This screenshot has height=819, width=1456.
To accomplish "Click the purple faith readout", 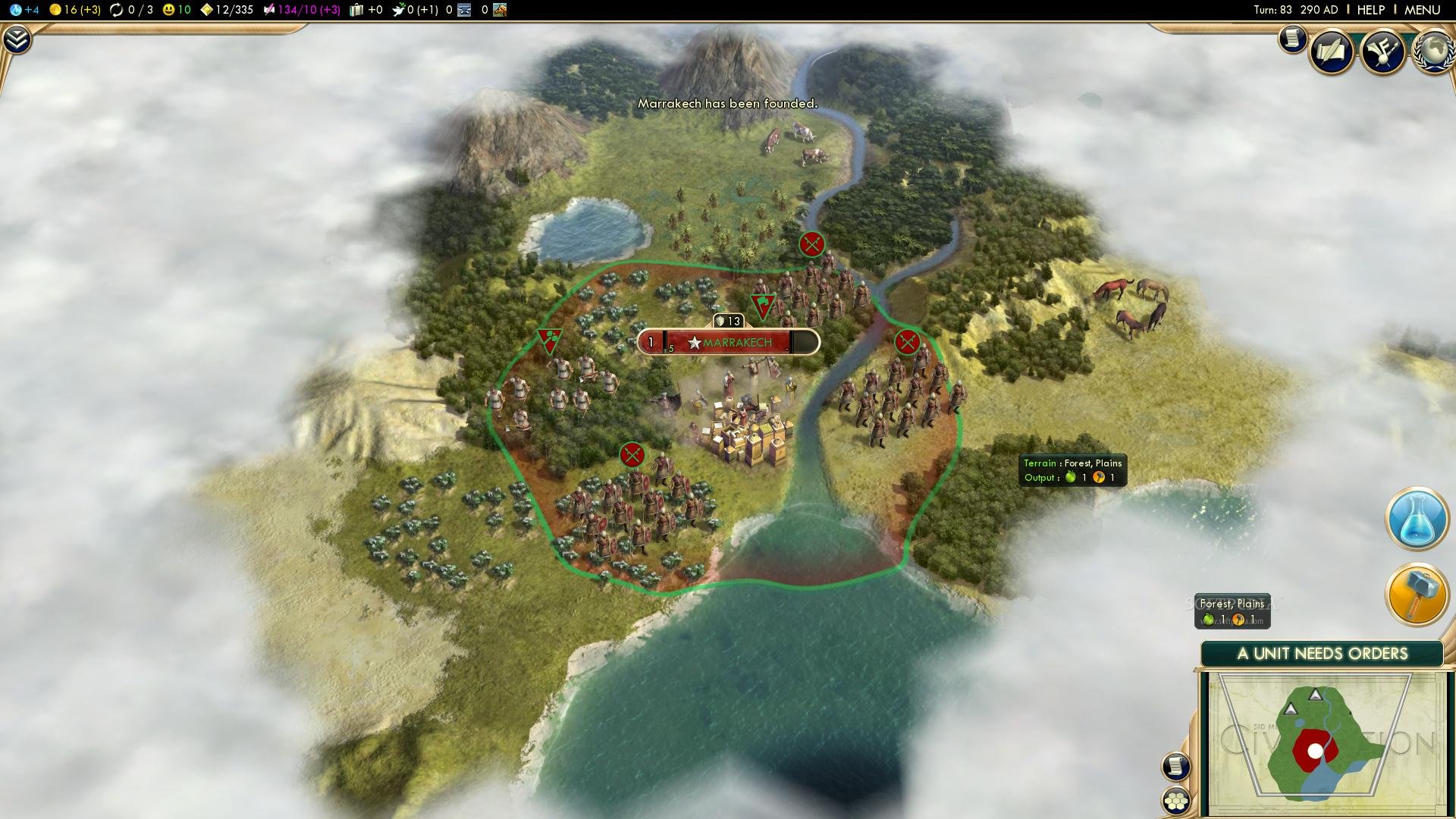I will click(301, 10).
